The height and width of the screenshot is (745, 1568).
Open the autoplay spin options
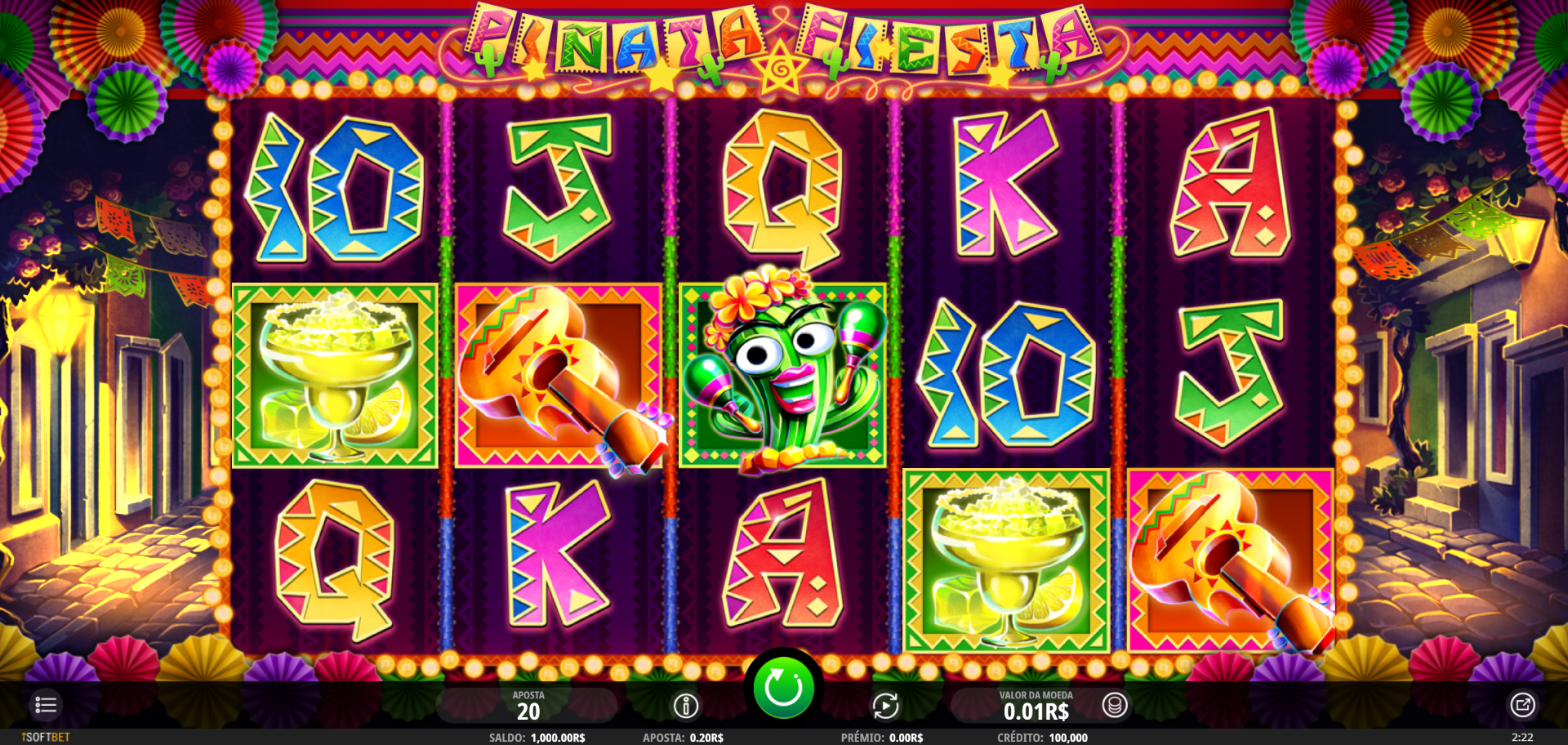coord(885,706)
